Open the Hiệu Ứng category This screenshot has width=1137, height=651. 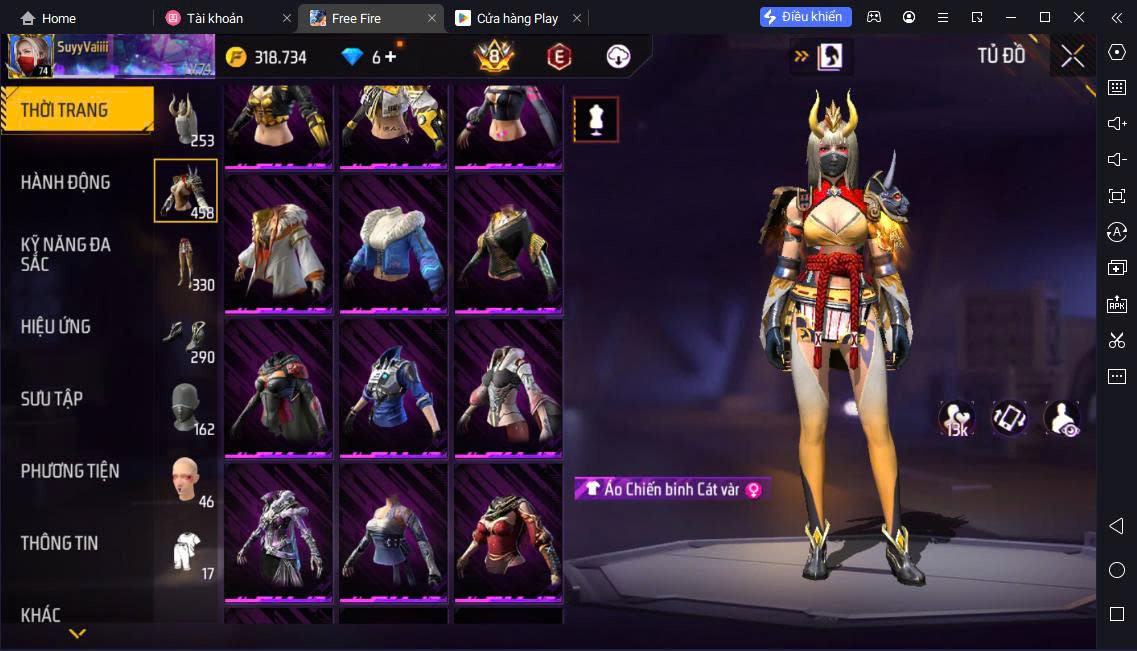pos(56,327)
